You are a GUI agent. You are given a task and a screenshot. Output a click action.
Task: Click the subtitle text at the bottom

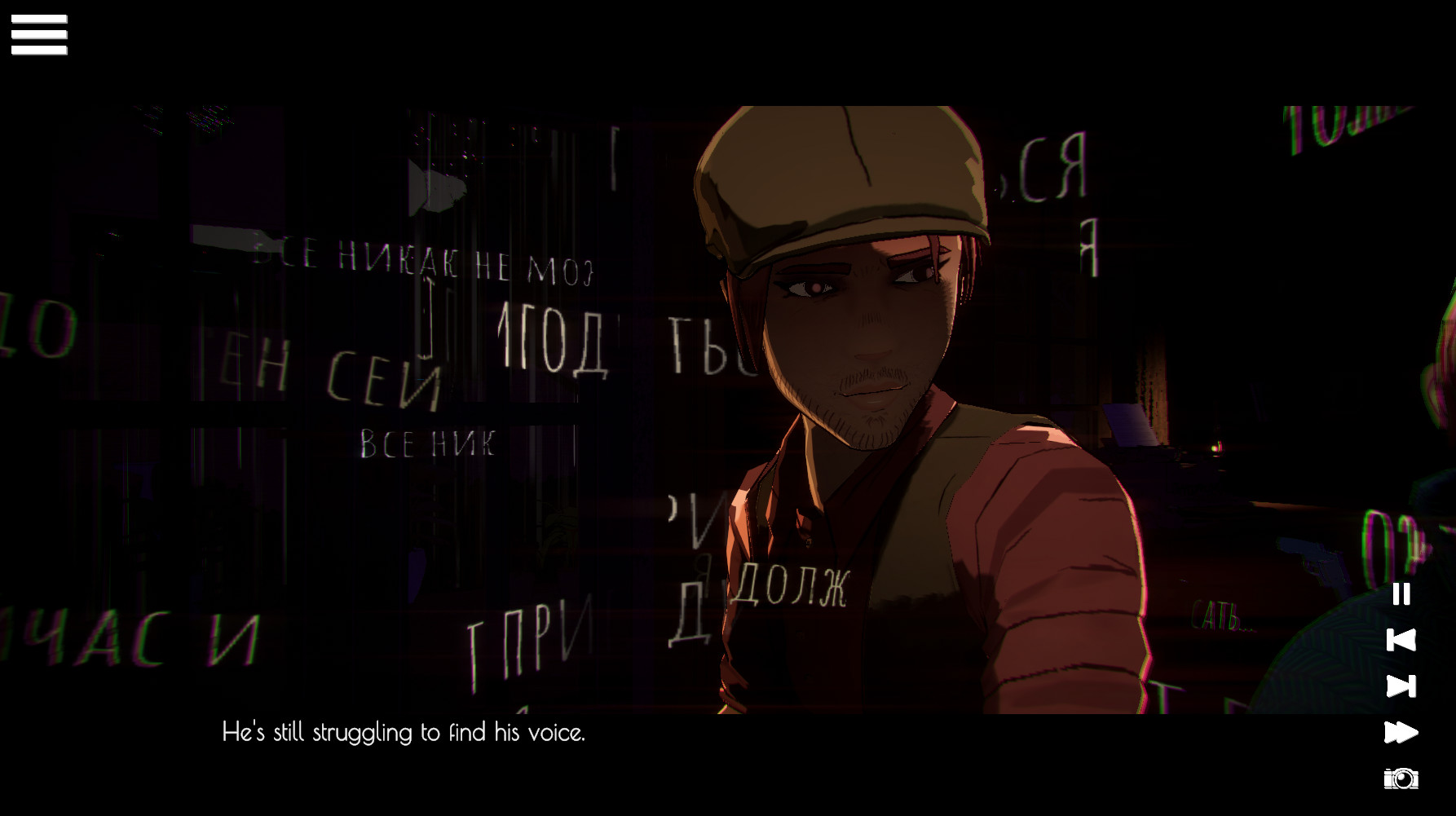405,733
